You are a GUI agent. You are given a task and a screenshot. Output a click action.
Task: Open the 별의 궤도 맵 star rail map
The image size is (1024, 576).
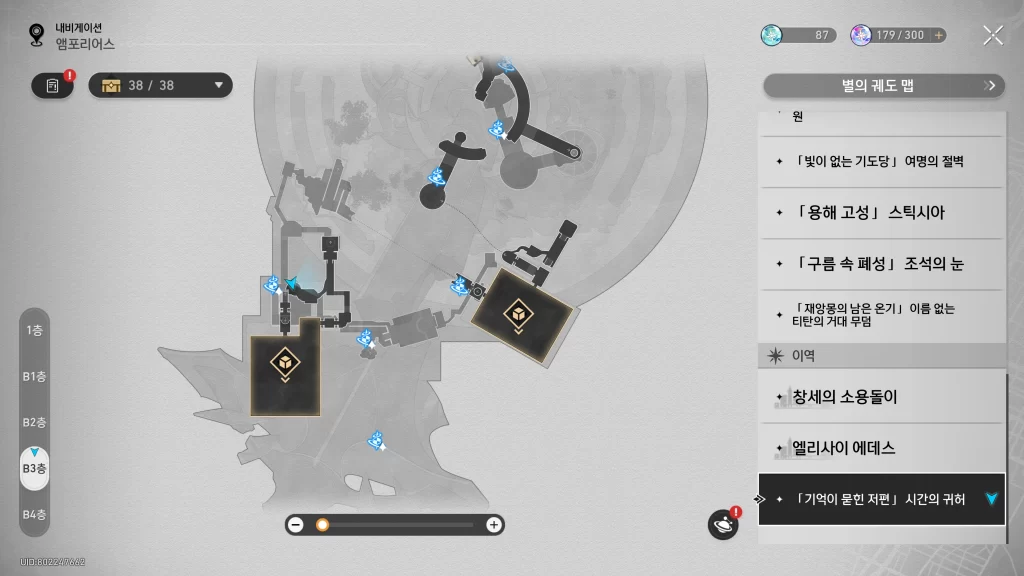(880, 86)
